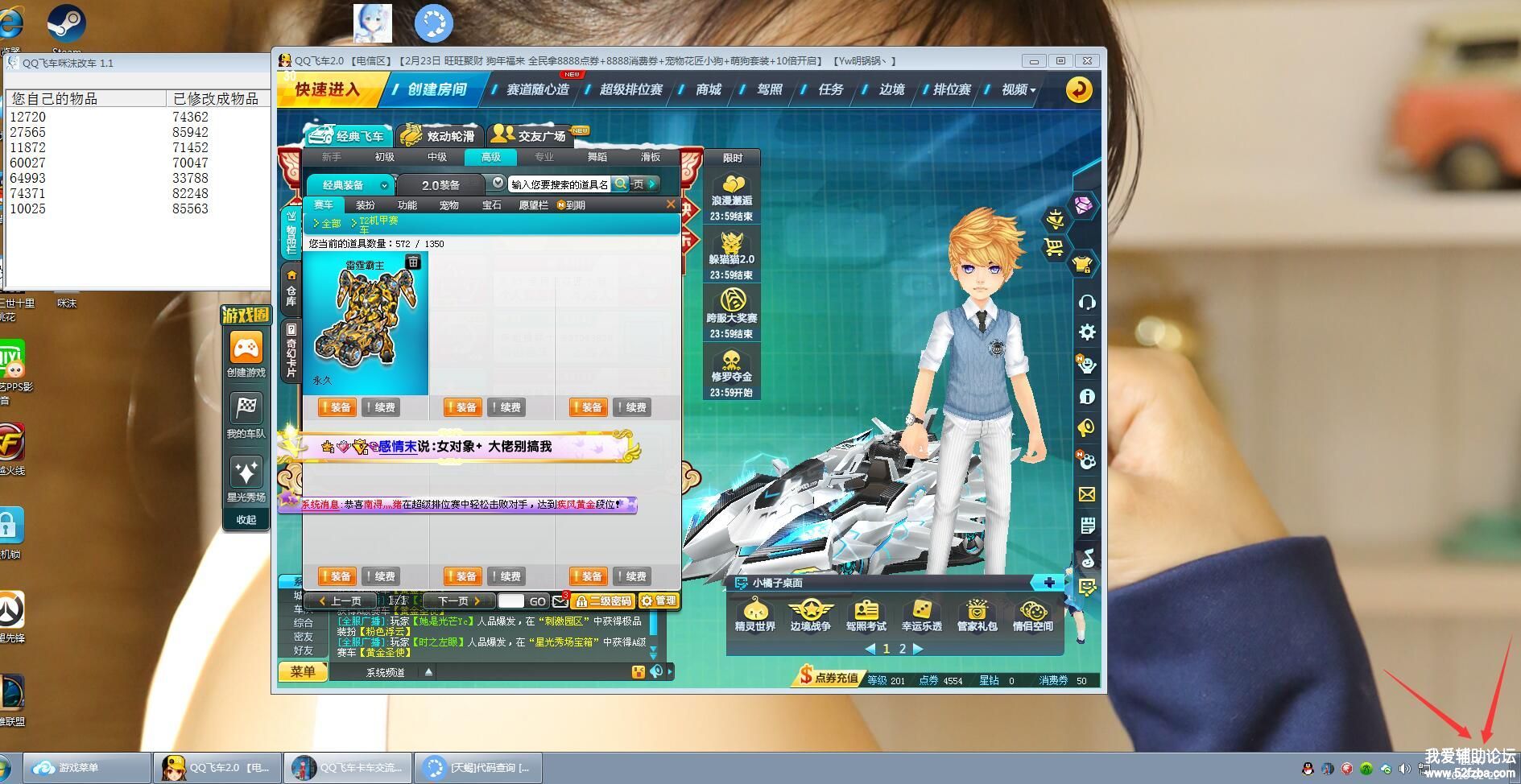Switch to the 装扮 costume tab

coord(366,205)
